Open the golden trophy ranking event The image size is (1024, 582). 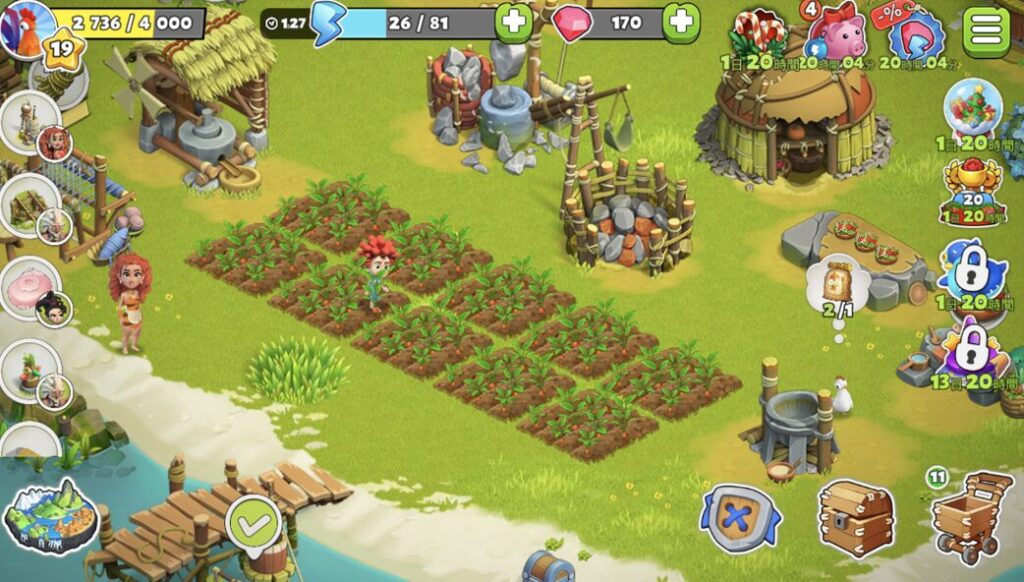point(972,192)
